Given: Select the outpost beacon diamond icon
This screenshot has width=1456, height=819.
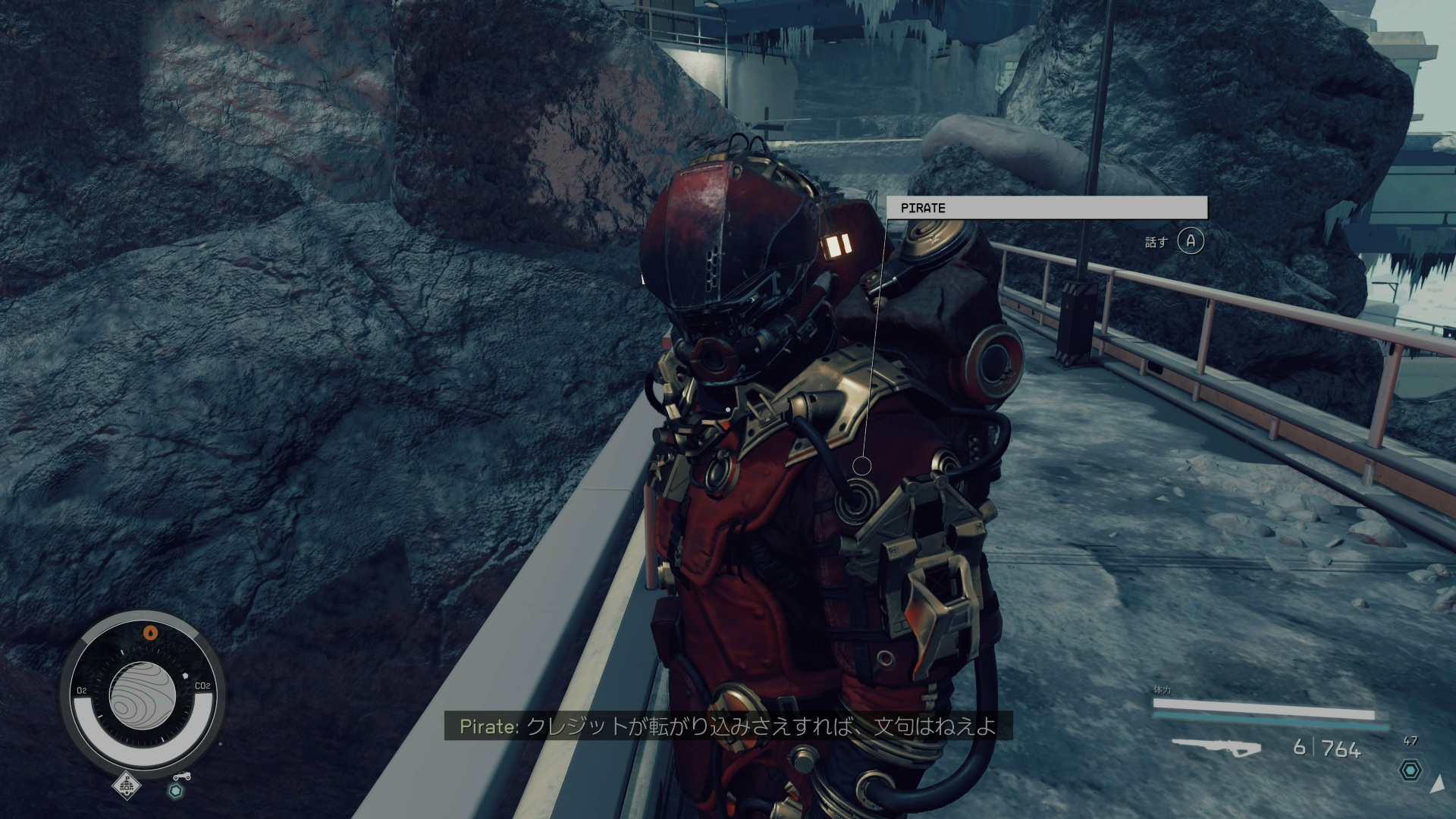Looking at the screenshot, I should coord(127,786).
